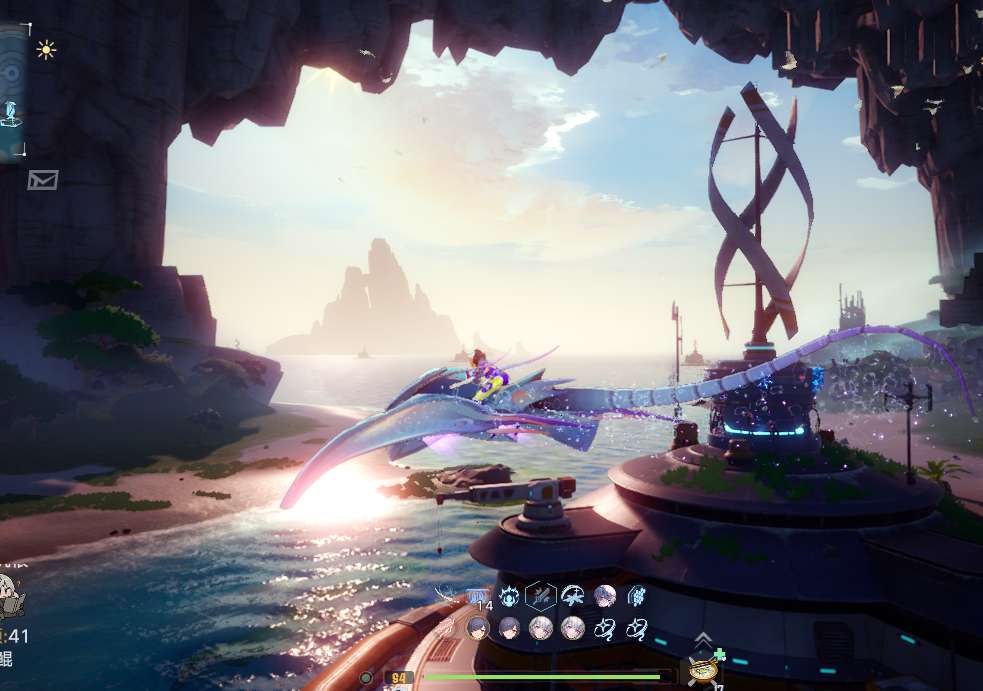Expand the double chevron above the food slot
The image size is (983, 691).
click(703, 640)
